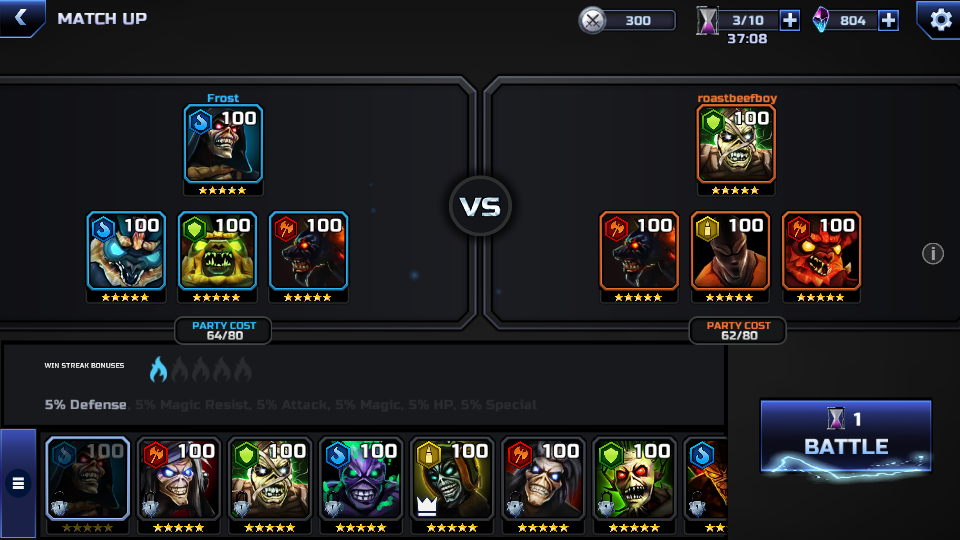
Task: Start the fight with the BATTLE button
Action: tap(845, 435)
